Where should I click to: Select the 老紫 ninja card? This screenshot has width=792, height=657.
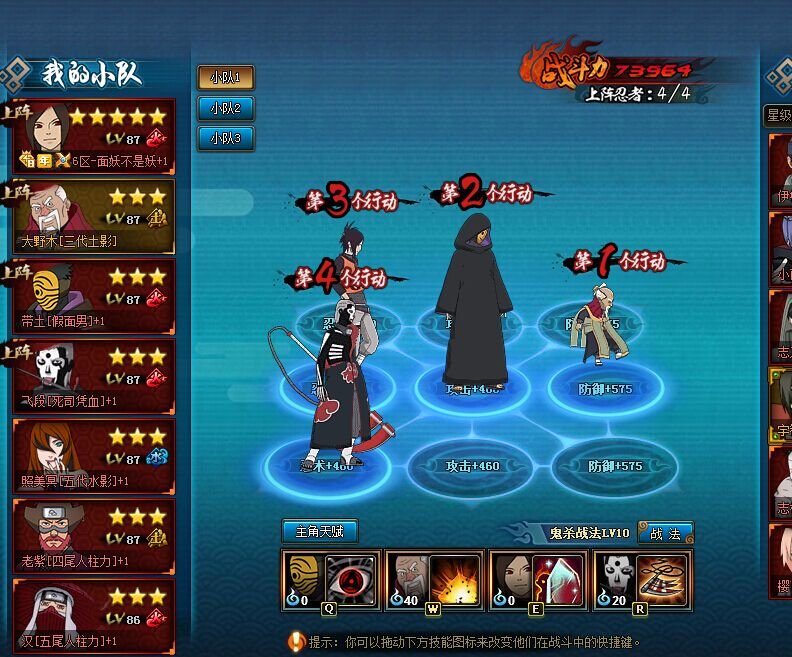click(94, 536)
